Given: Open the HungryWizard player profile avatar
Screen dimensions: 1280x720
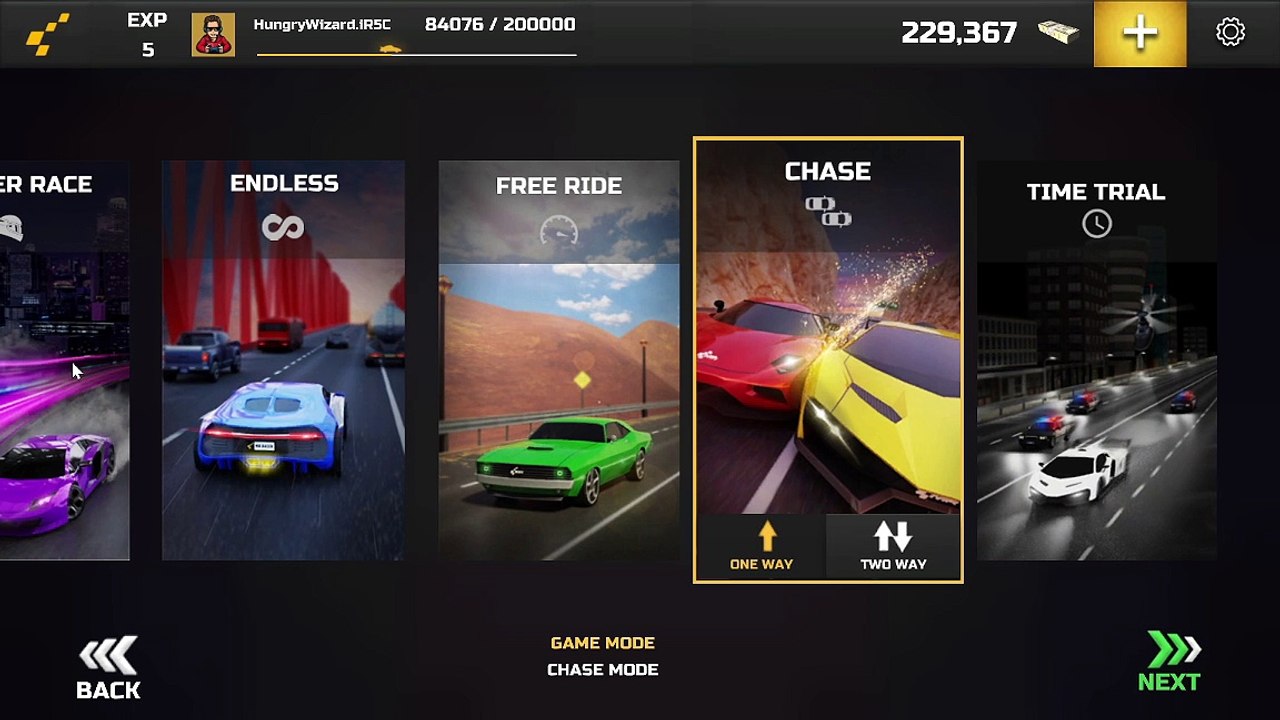Looking at the screenshot, I should tap(213, 35).
